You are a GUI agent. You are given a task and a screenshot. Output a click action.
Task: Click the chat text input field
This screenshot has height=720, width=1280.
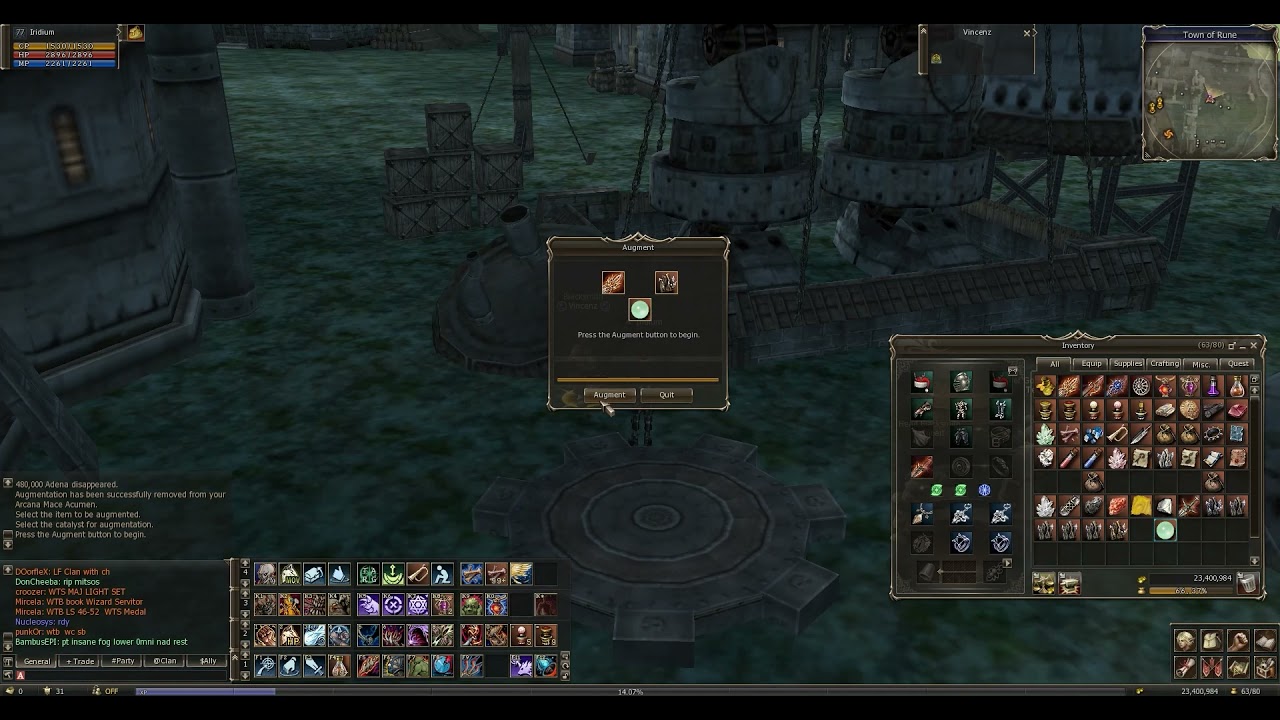120,676
